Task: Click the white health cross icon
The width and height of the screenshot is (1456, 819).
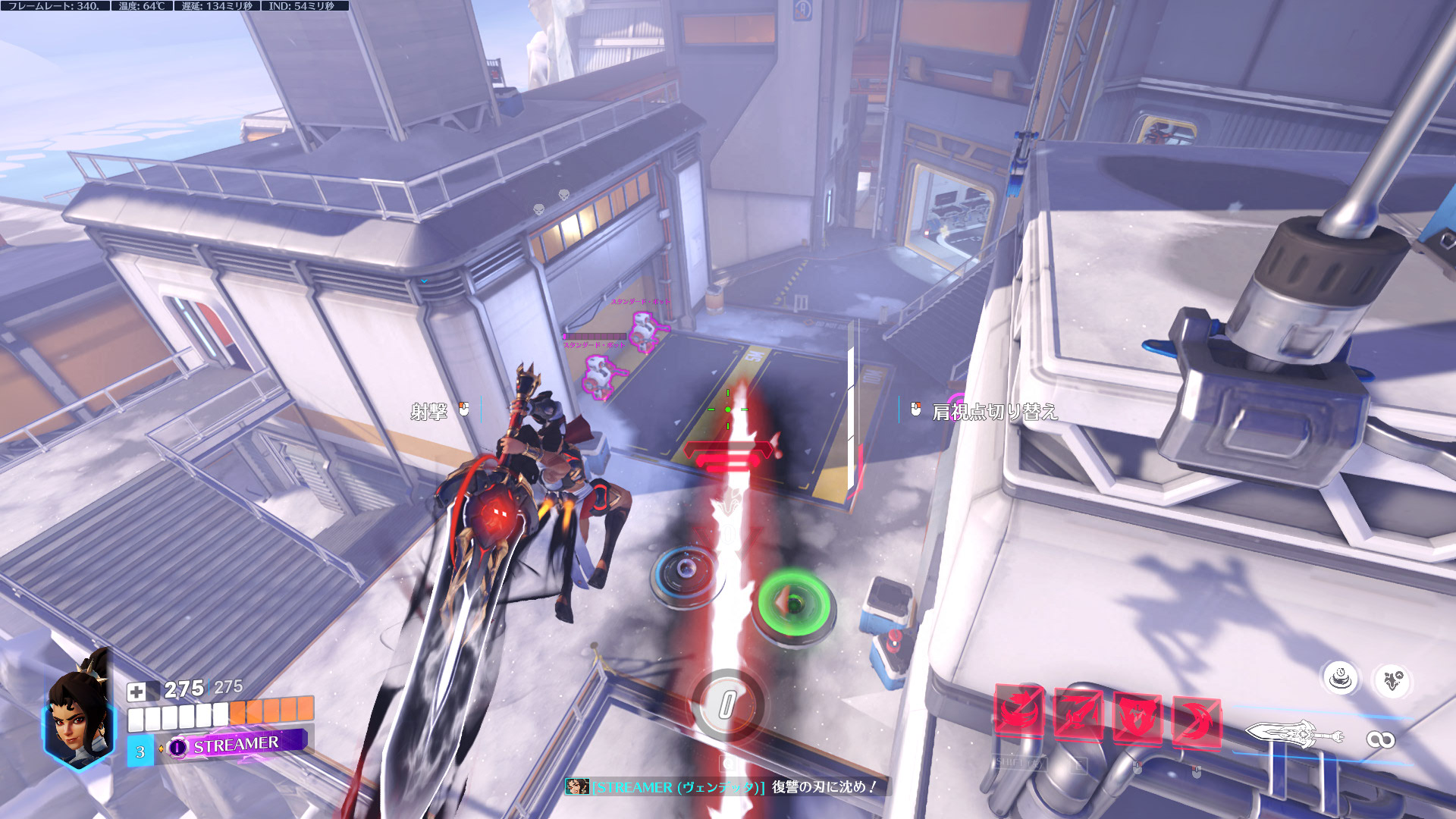Action: click(x=136, y=691)
